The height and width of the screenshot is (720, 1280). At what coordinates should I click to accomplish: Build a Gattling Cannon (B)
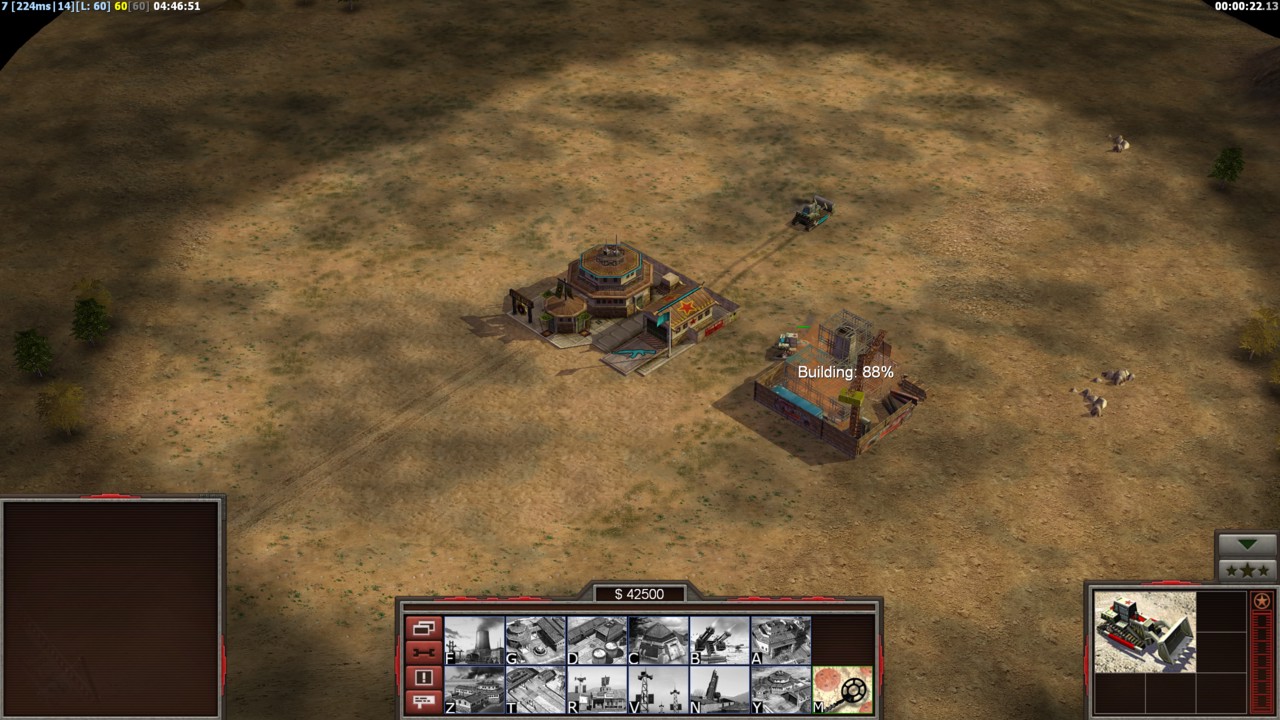click(x=720, y=641)
